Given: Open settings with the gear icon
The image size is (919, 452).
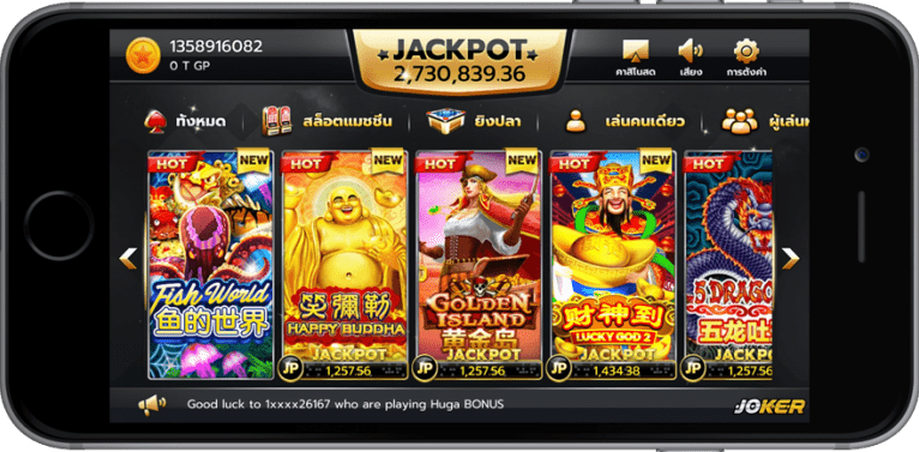Looking at the screenshot, I should coord(746,55).
